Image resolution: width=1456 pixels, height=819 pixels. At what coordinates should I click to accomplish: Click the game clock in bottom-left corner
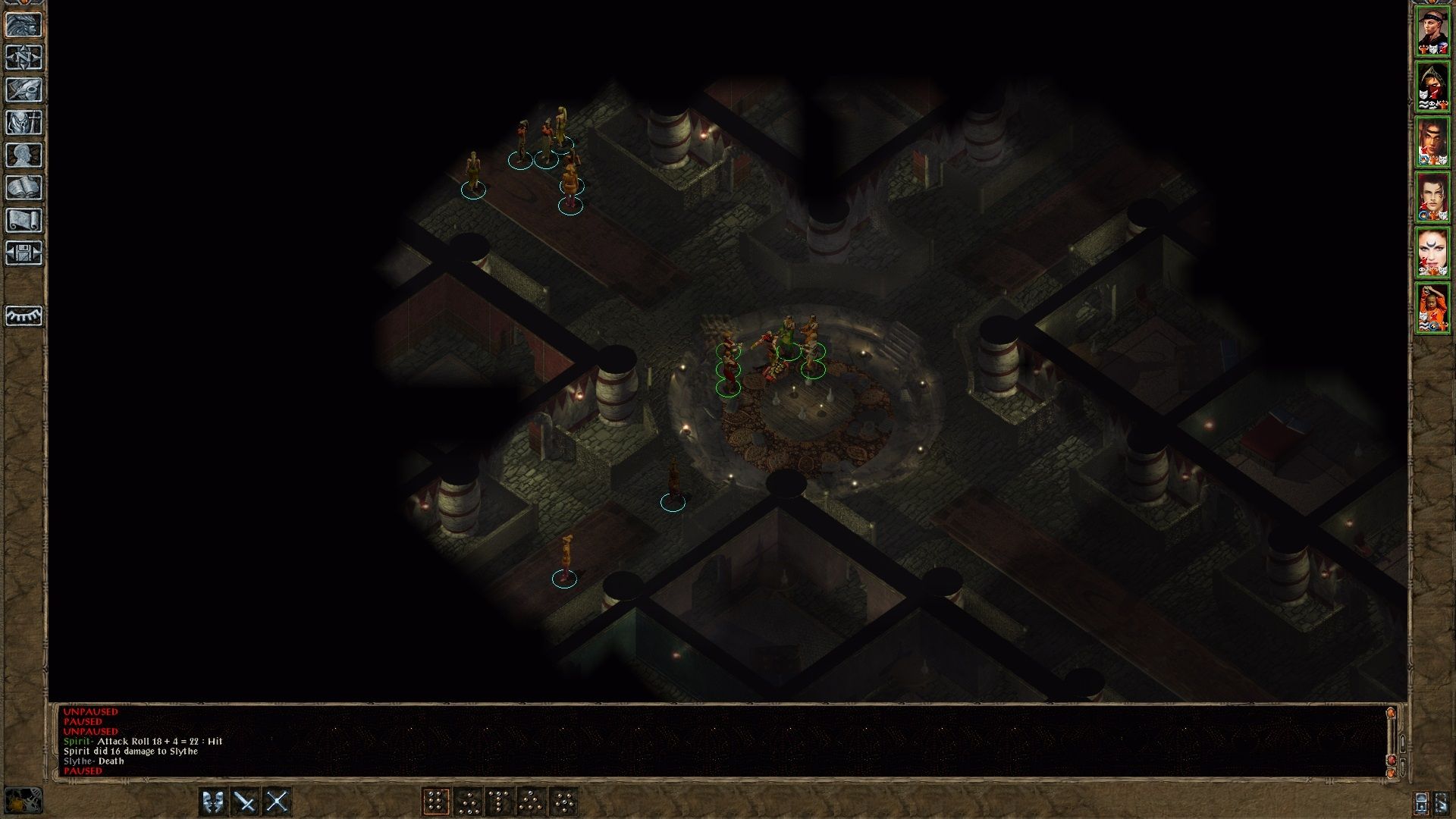pos(23,801)
